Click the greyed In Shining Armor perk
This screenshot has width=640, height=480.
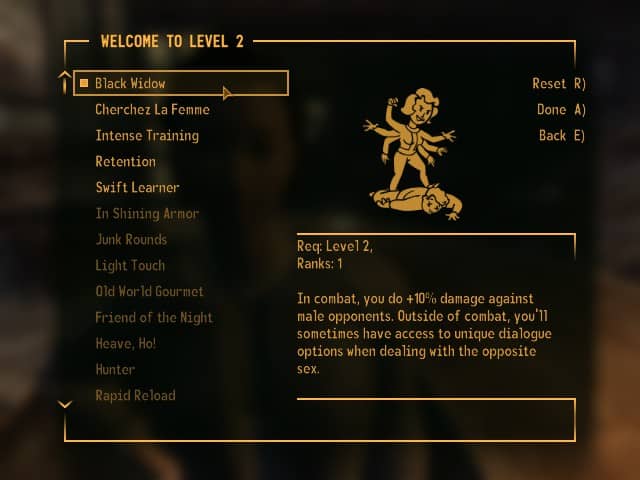click(x=147, y=213)
